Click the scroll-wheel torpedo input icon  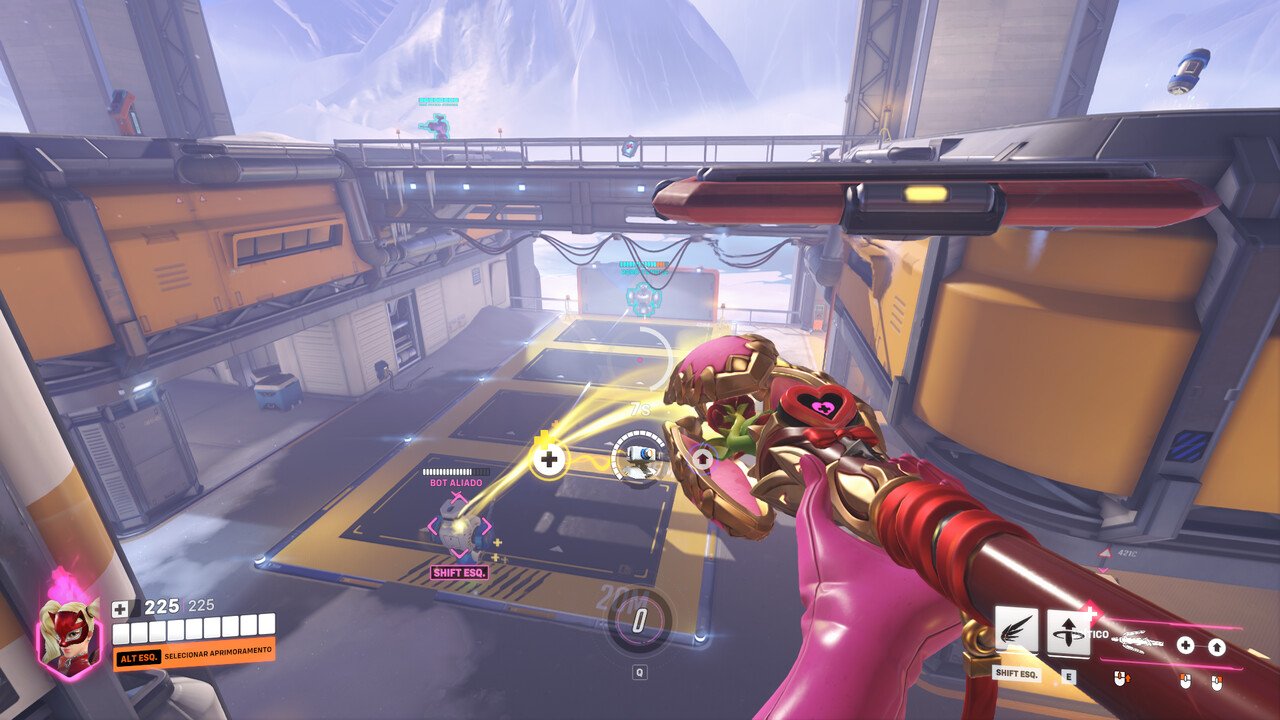pos(1120,680)
